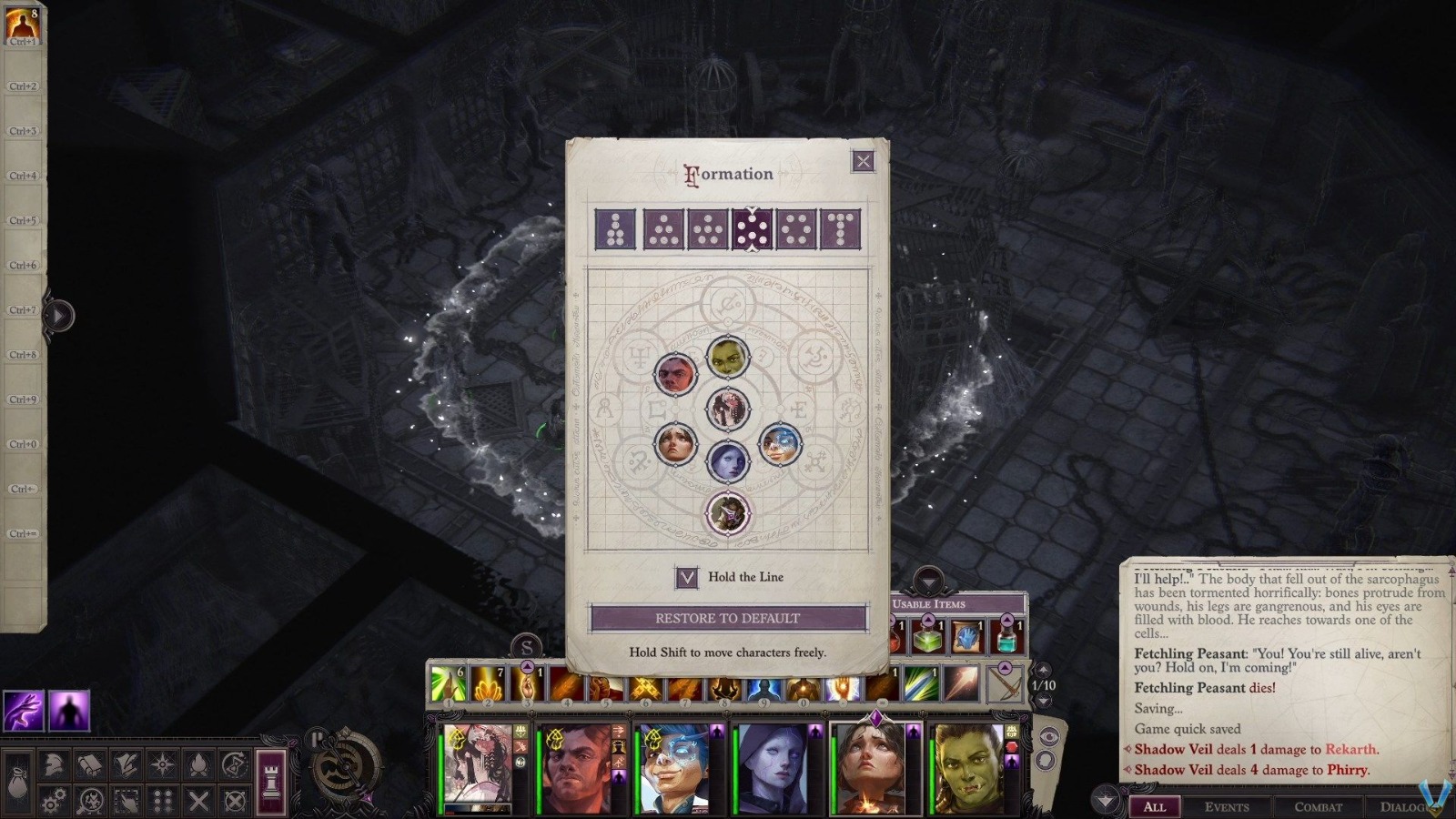
Task: Click the hourglass time-skip icon
Action: coord(233,766)
